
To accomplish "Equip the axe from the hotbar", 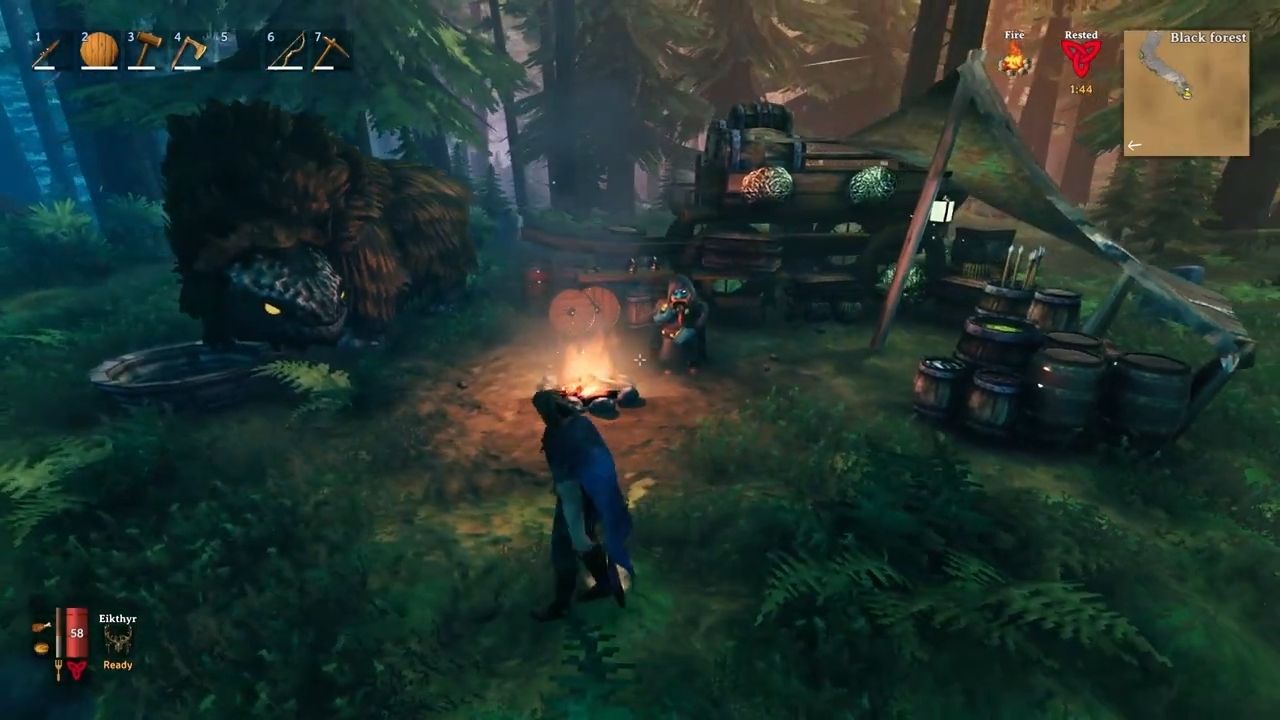I will 190,51.
